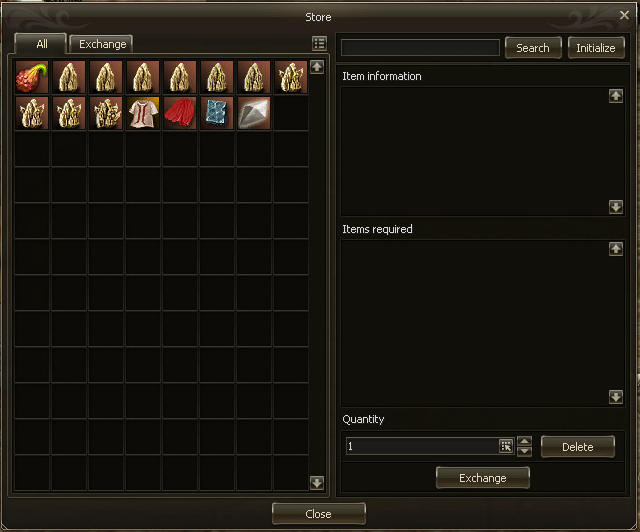The image size is (640, 532).
Task: Open the Exchange tab
Action: coord(103,44)
